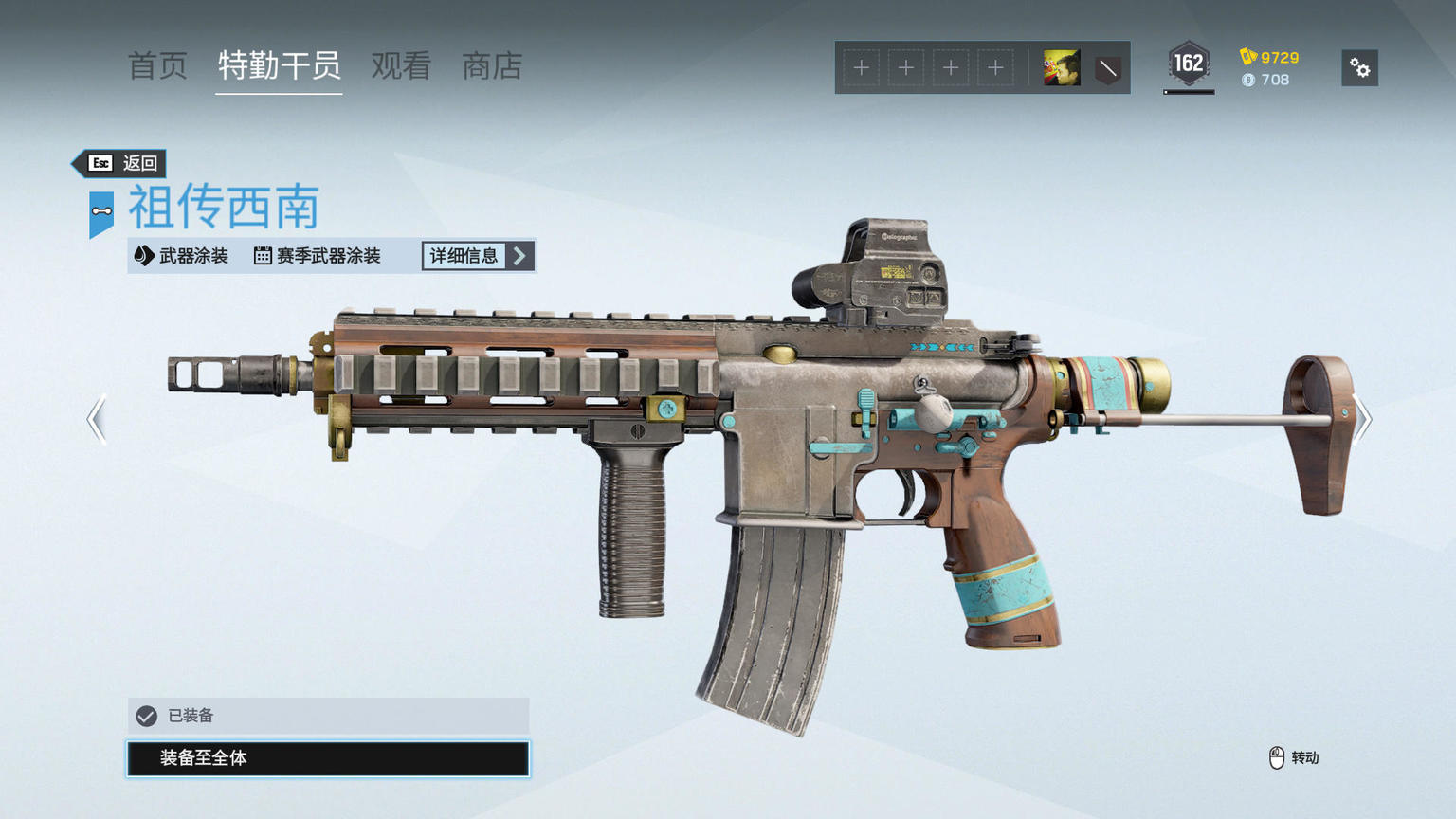
Task: Open 详细信息 details for this skin
Action: (478, 256)
